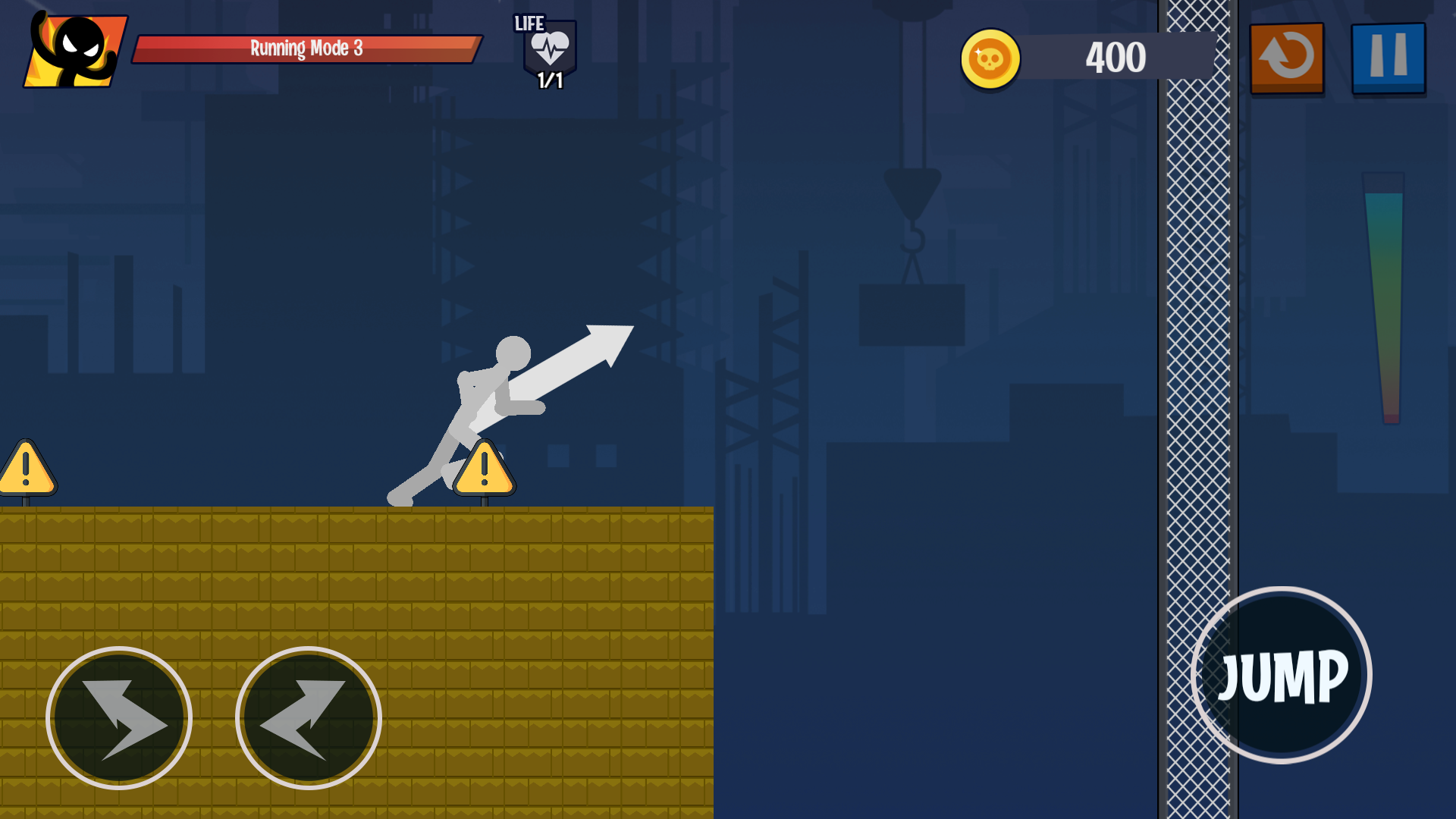Tap the right-pointing arrow movement button
This screenshot has width=1456, height=819.
point(119,718)
